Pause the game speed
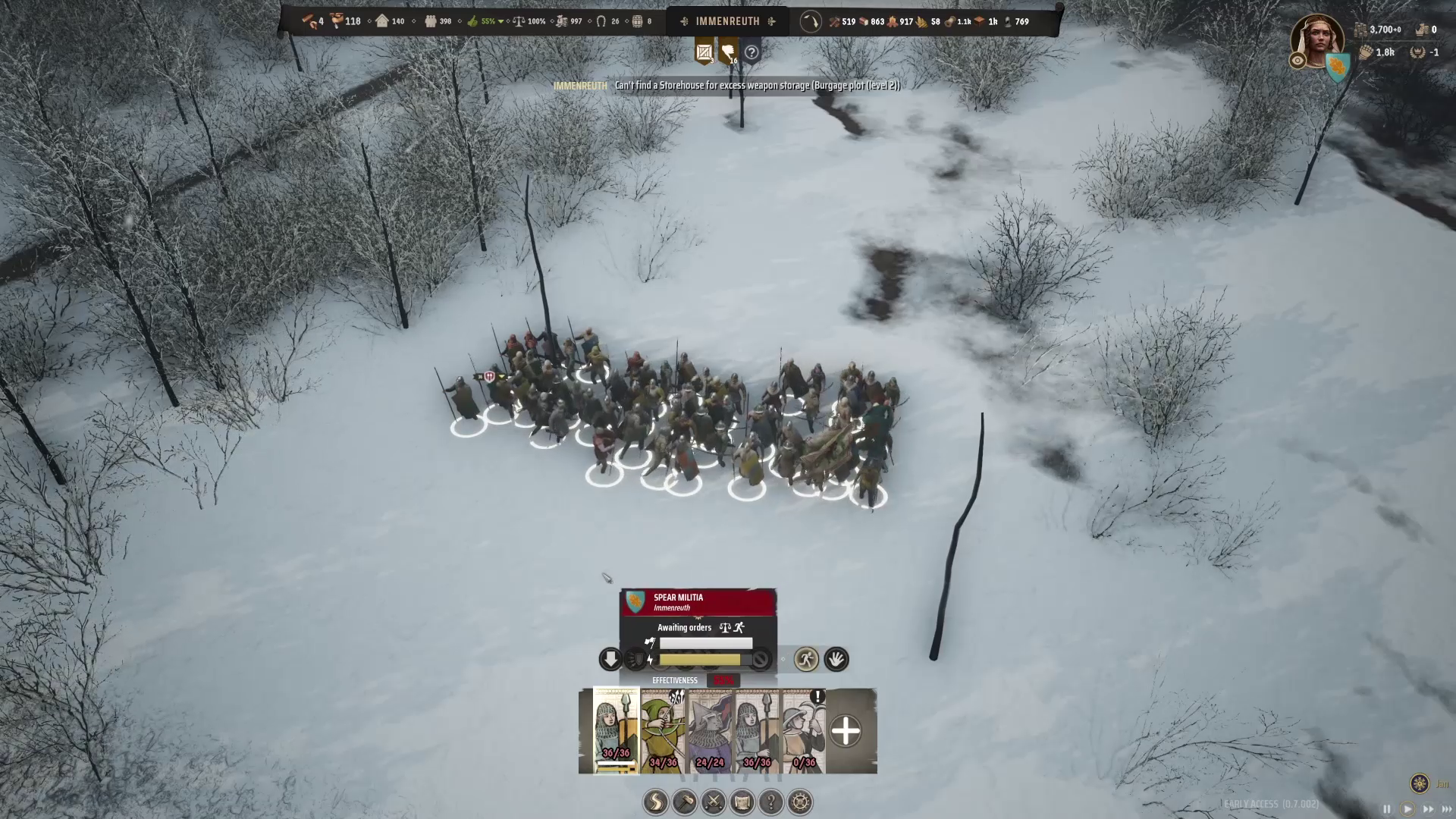The image size is (1456, 819). (x=1387, y=809)
